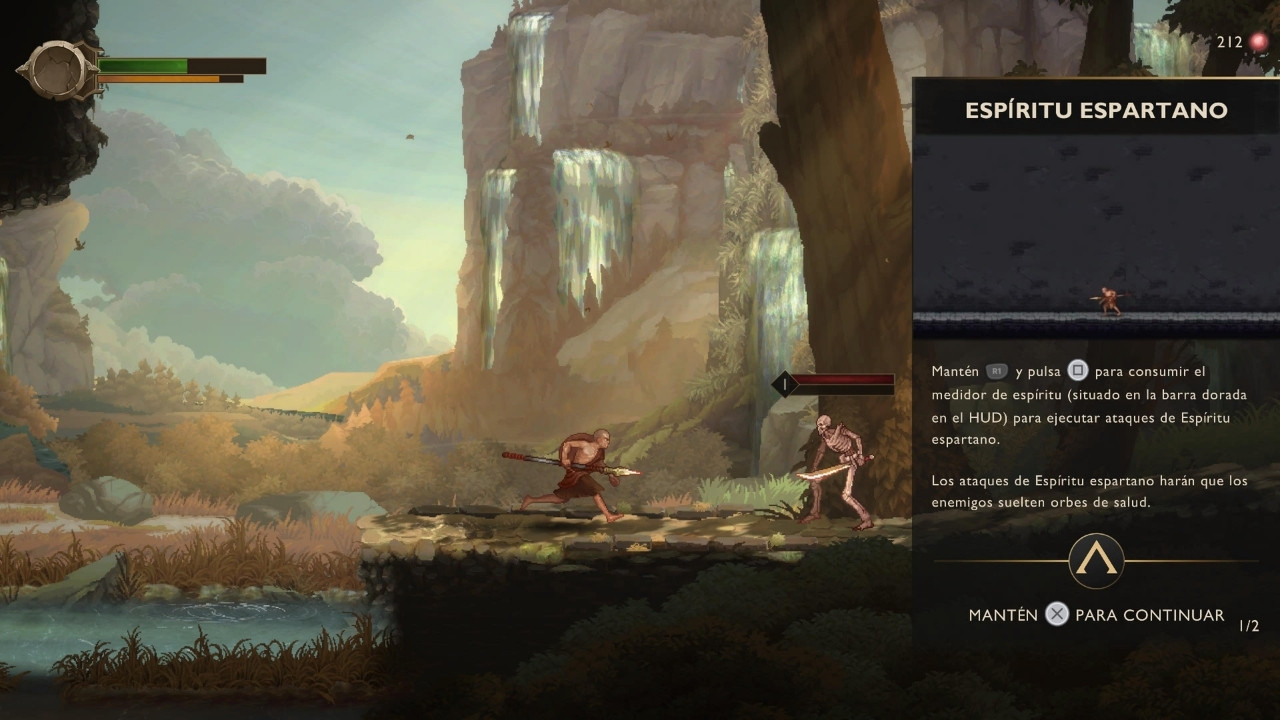1280x720 pixels.
Task: Click the round character medallion in the HUD
Action: [59, 70]
